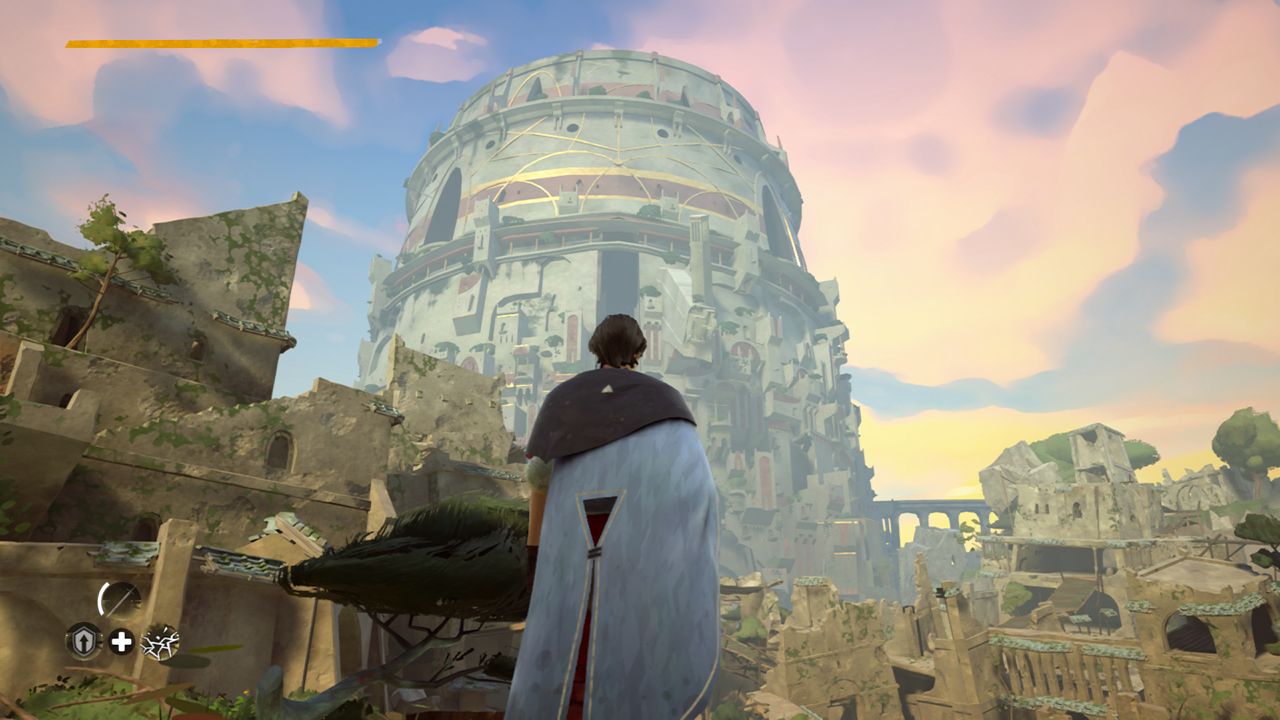
Task: Click the white arc around the sword gauge
Action: pyautogui.click(x=101, y=597)
